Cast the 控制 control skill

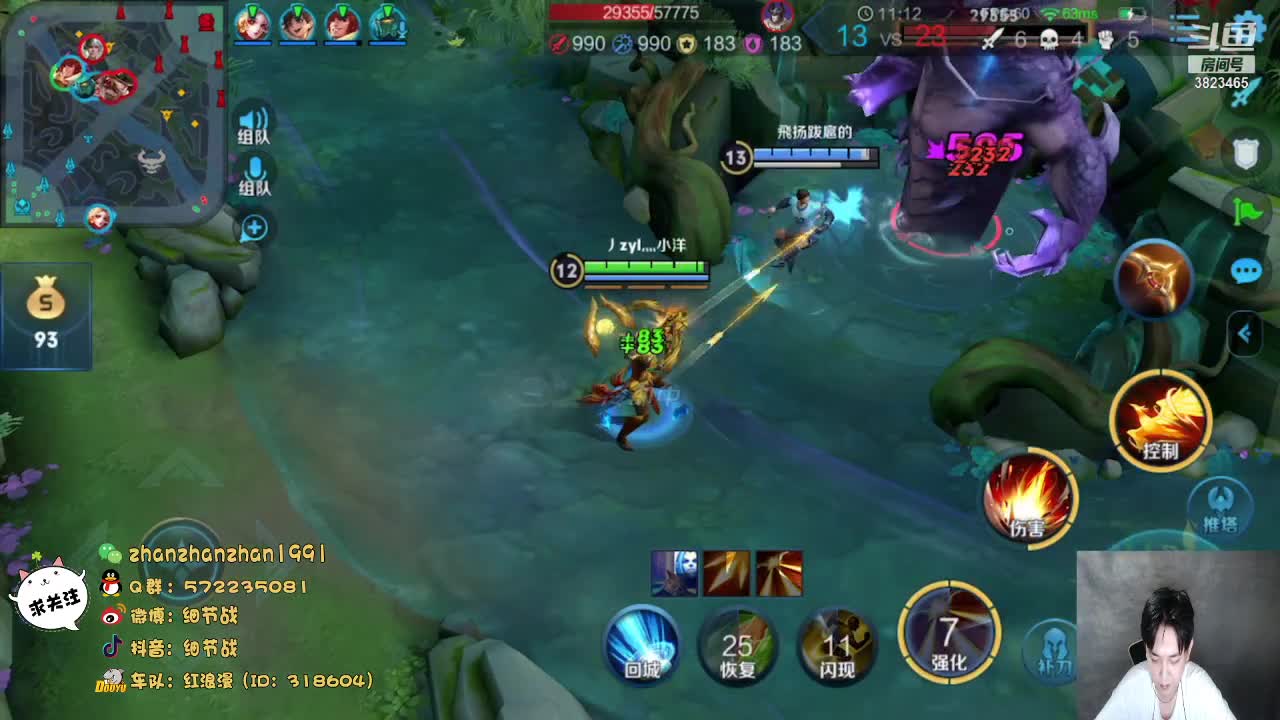click(x=1160, y=420)
